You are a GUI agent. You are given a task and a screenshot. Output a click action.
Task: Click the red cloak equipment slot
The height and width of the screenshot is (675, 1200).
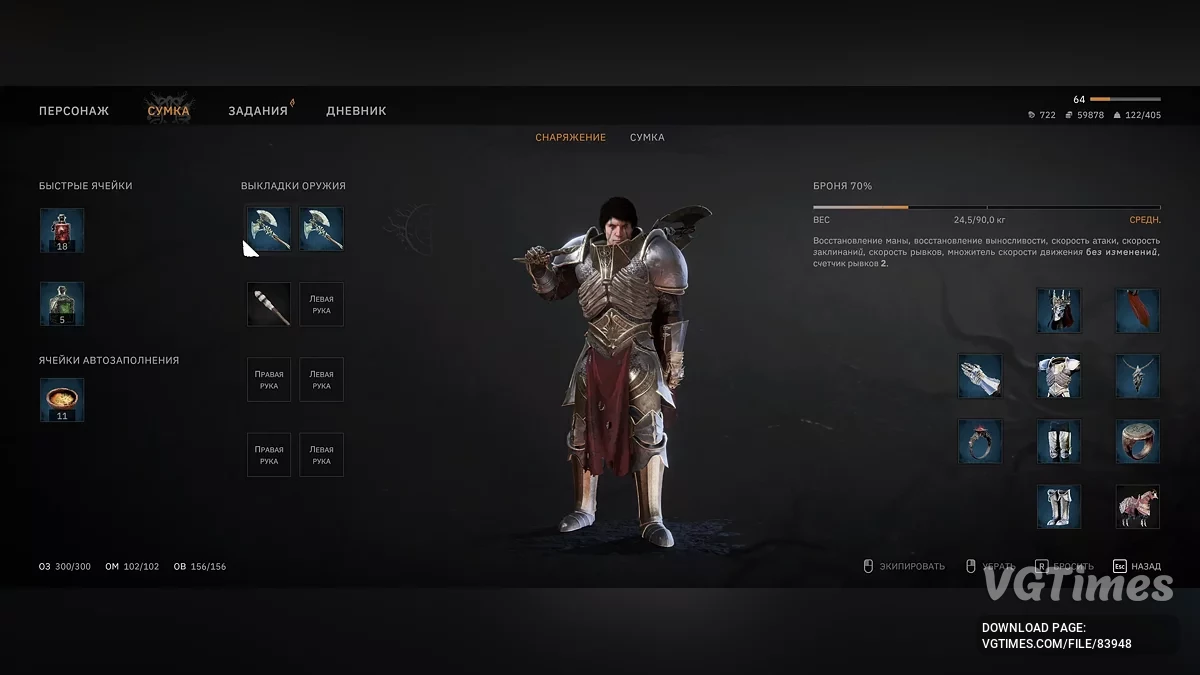point(1137,310)
